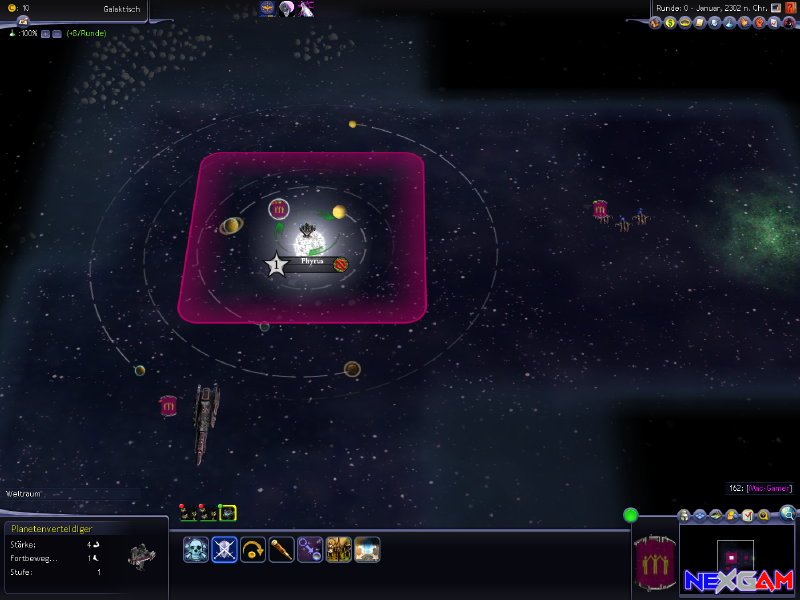The image size is (800, 600).
Task: Select the crossed-swords action with blue border
Action: (x=224, y=549)
